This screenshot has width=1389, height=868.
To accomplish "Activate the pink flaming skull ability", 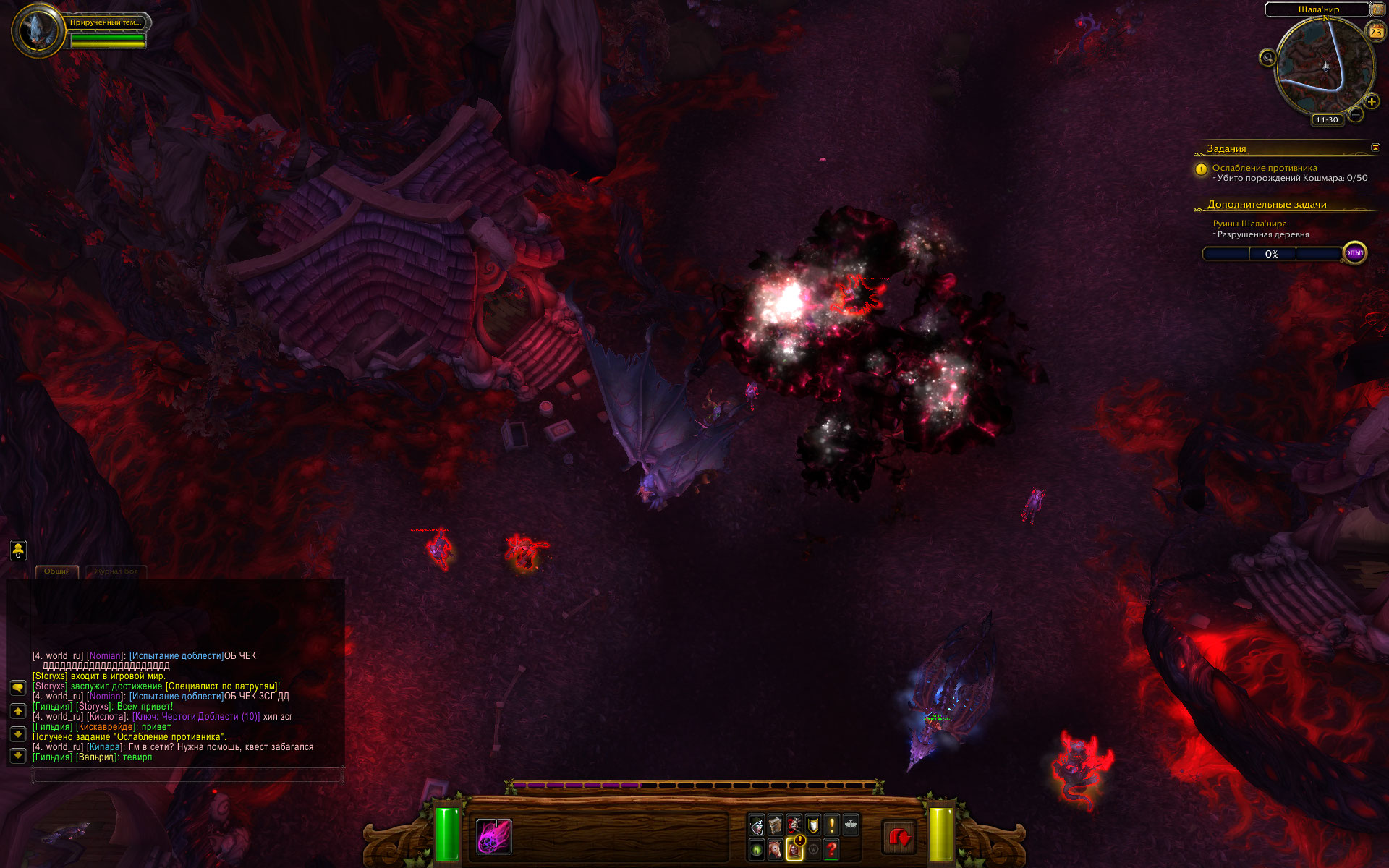I will tap(494, 837).
